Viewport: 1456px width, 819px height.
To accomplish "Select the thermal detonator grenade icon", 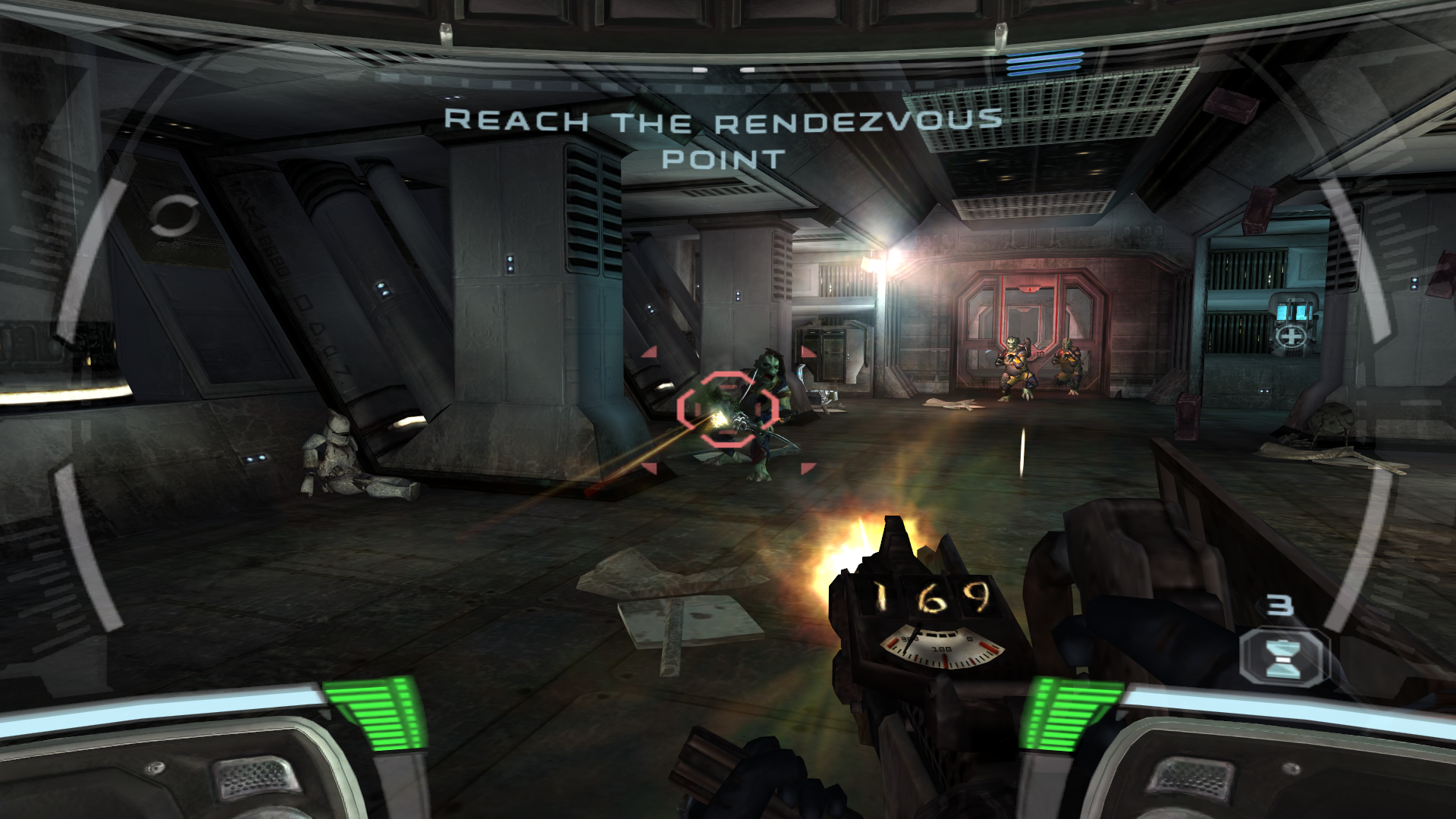I will coord(1283,657).
